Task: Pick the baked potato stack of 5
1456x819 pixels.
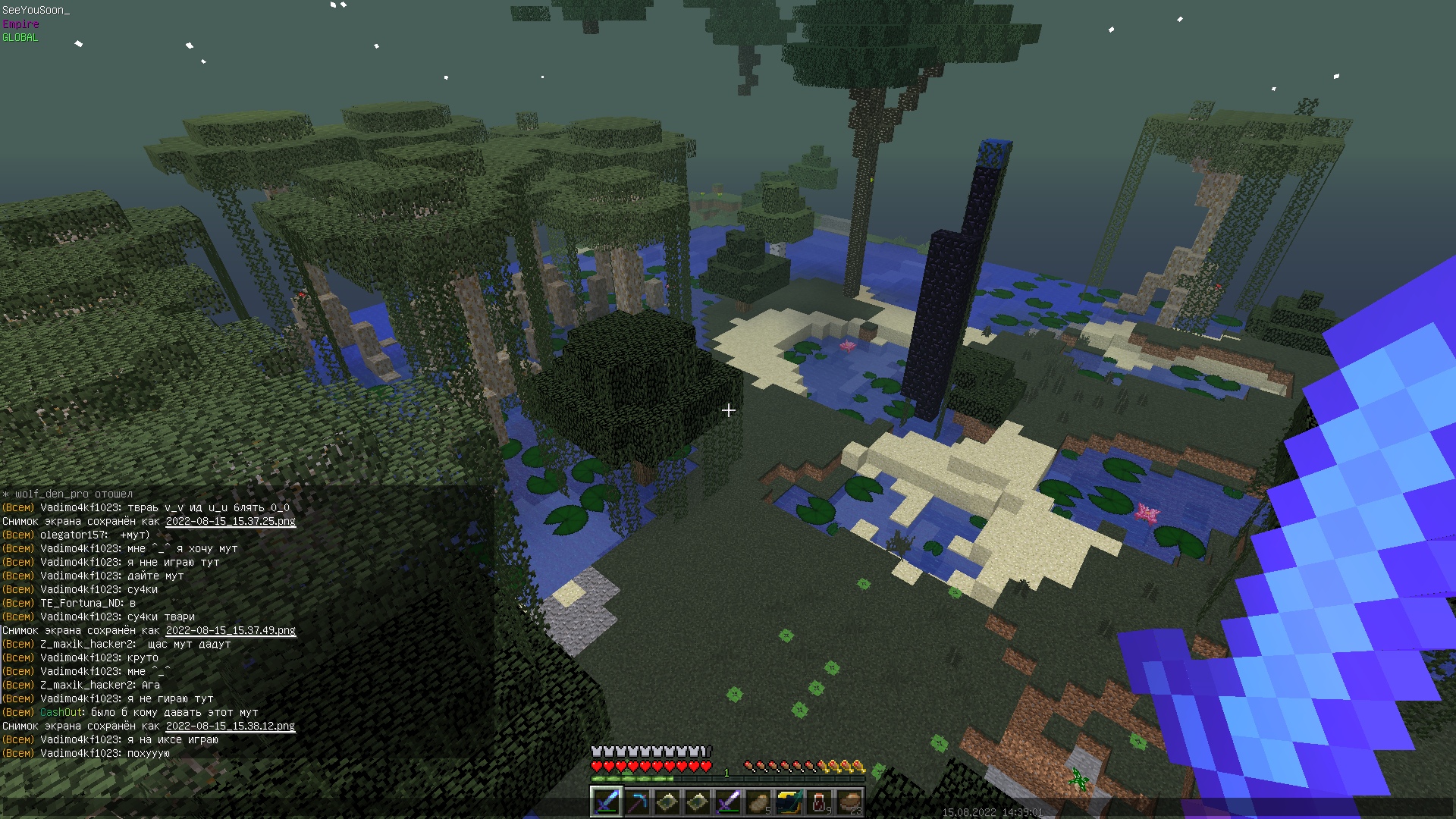Action: (758, 802)
